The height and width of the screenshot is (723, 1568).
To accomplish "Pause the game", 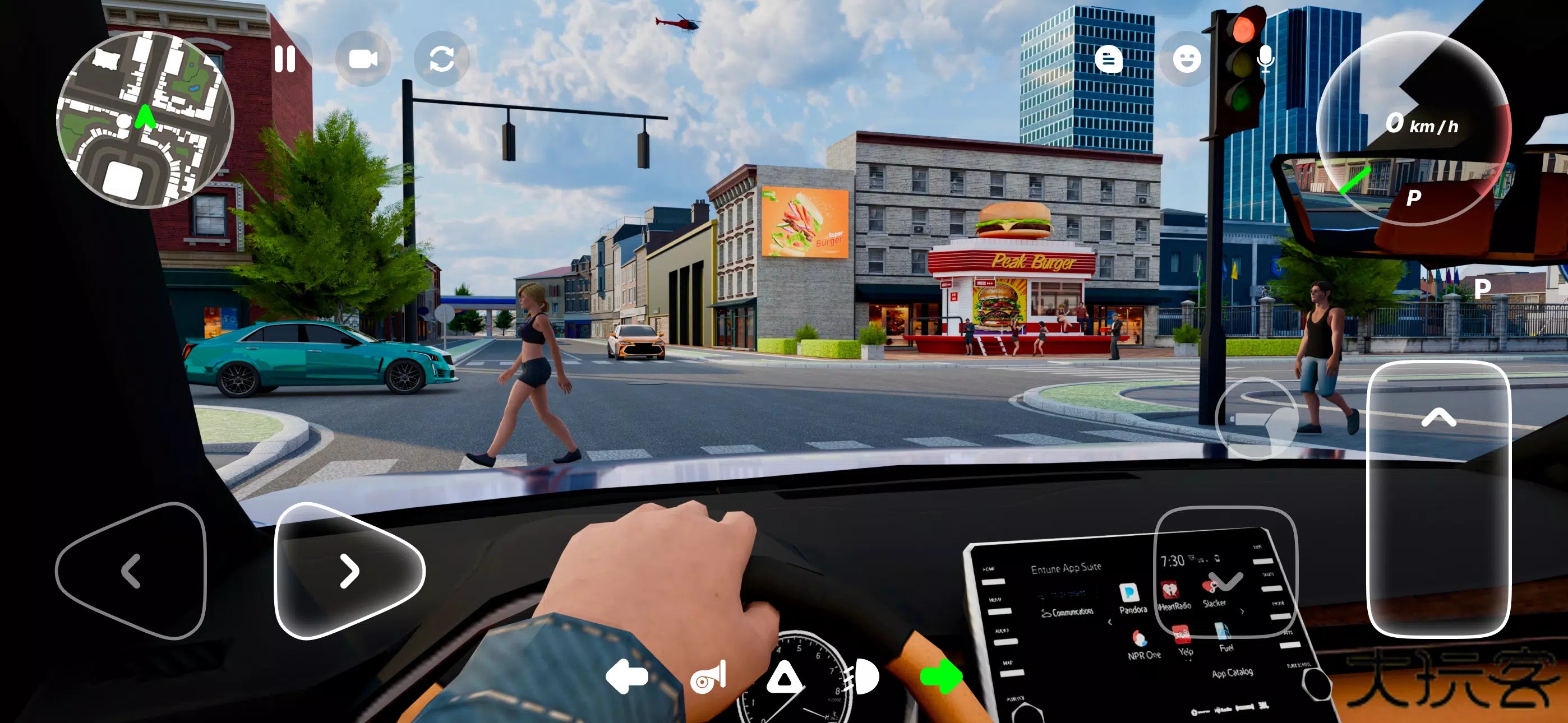I will (x=284, y=59).
